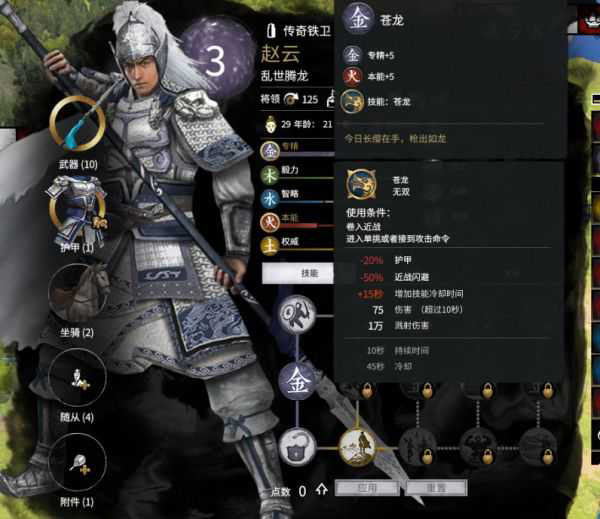The width and height of the screenshot is (600, 519).
Task: Click the 水 智略 attribute icon
Action: [x=270, y=197]
